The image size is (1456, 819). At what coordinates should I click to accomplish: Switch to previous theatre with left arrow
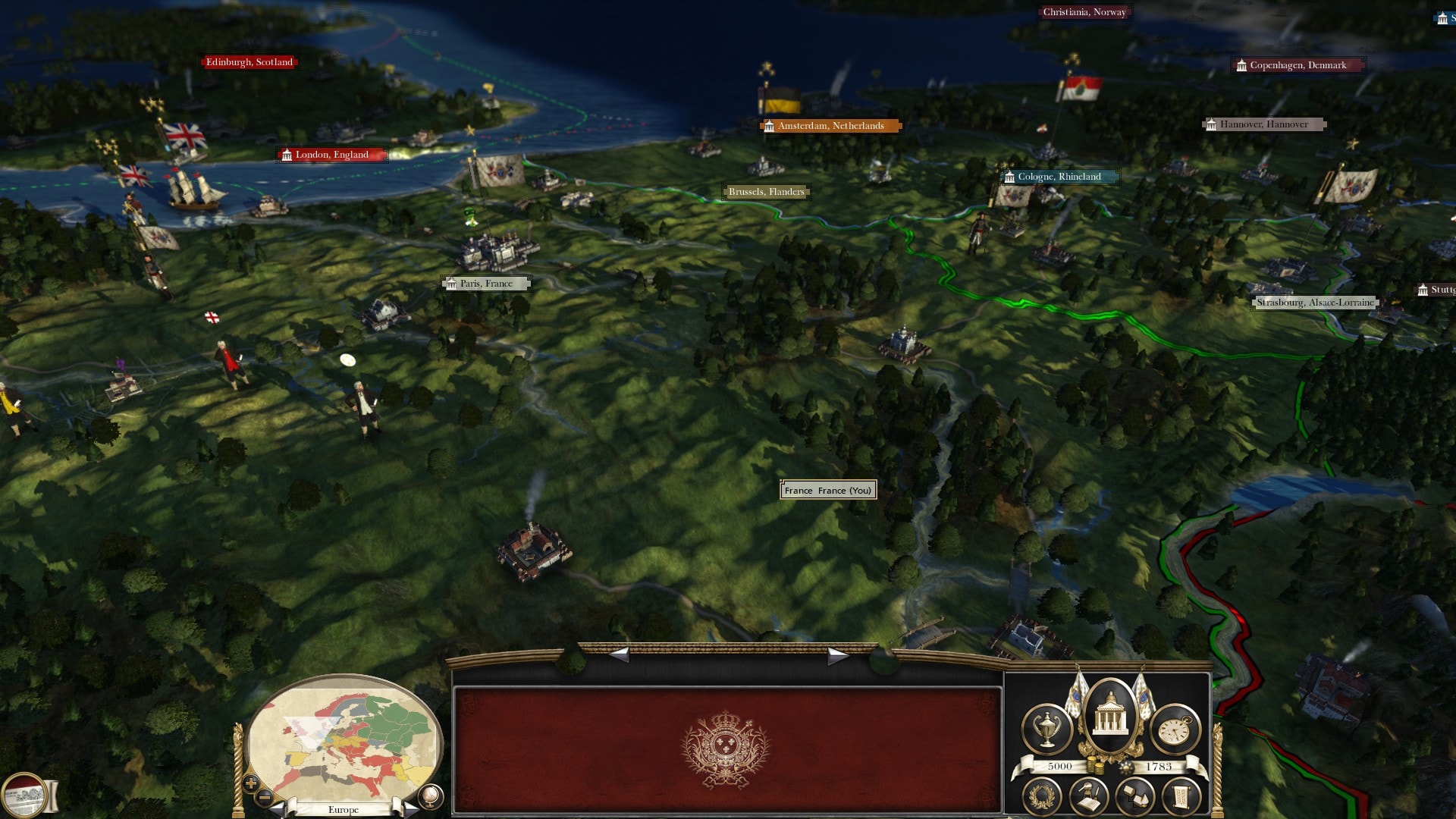click(x=279, y=808)
